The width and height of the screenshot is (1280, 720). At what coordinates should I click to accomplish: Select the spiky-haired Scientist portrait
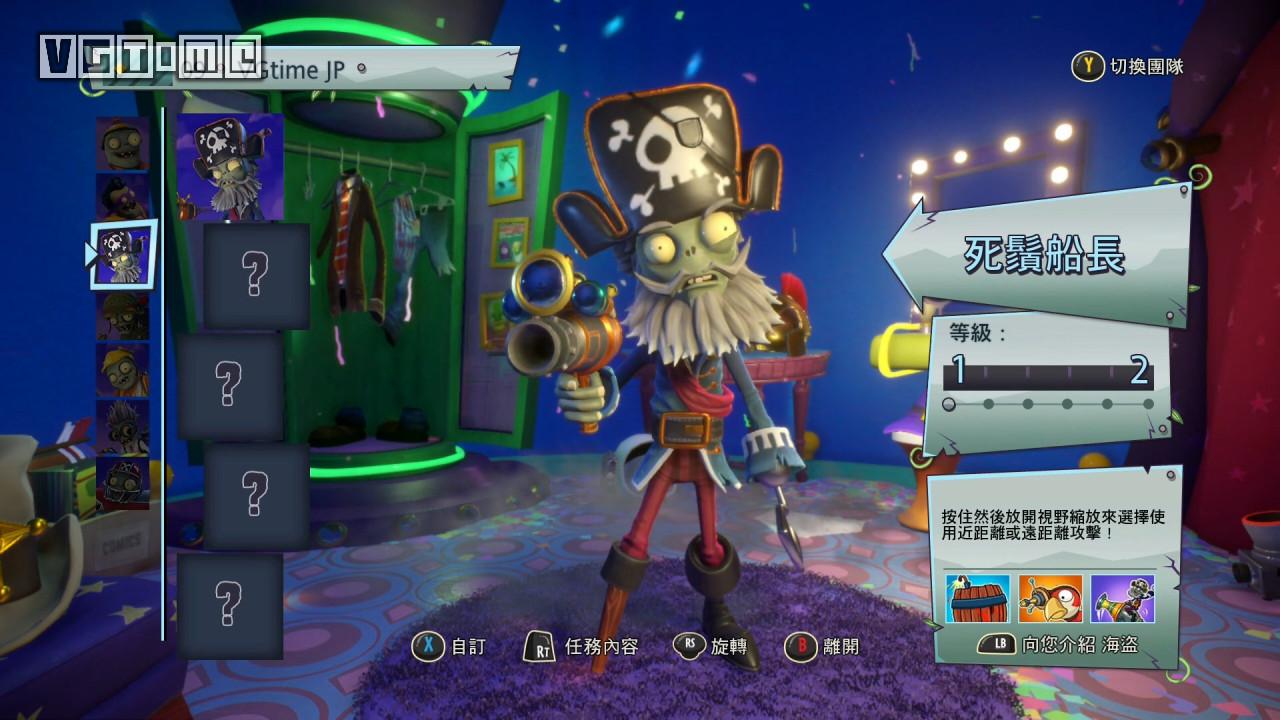pyautogui.click(x=122, y=427)
